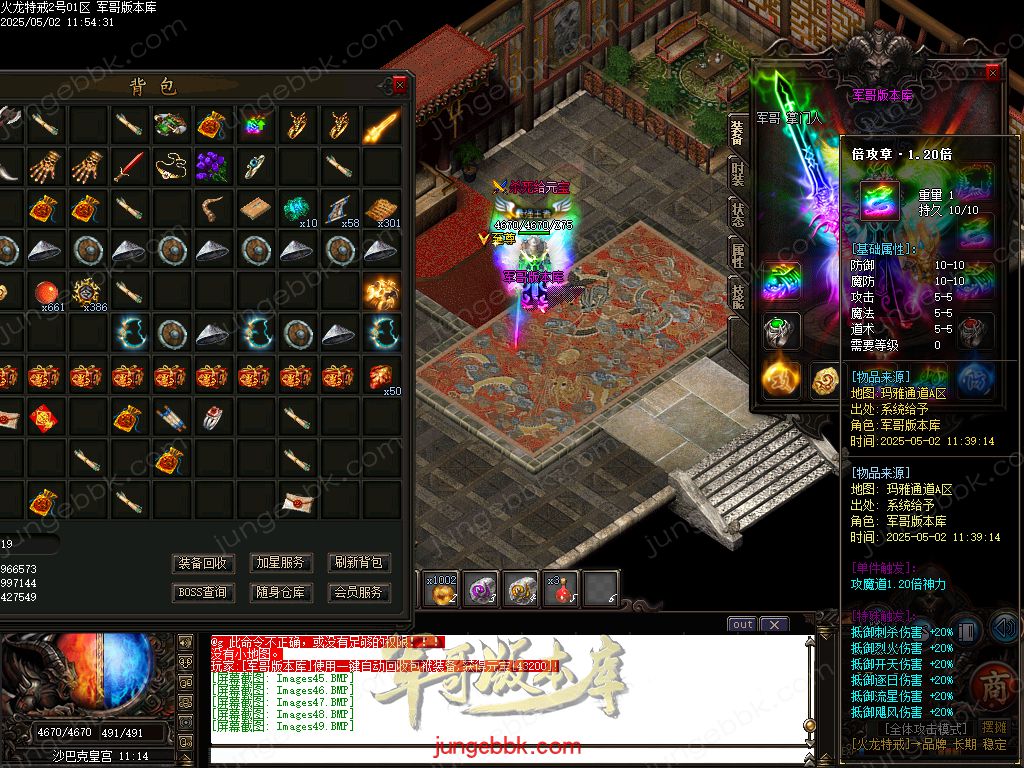This screenshot has width=1024, height=768.
Task: Select the red sword in the backpack
Action: pos(128,166)
